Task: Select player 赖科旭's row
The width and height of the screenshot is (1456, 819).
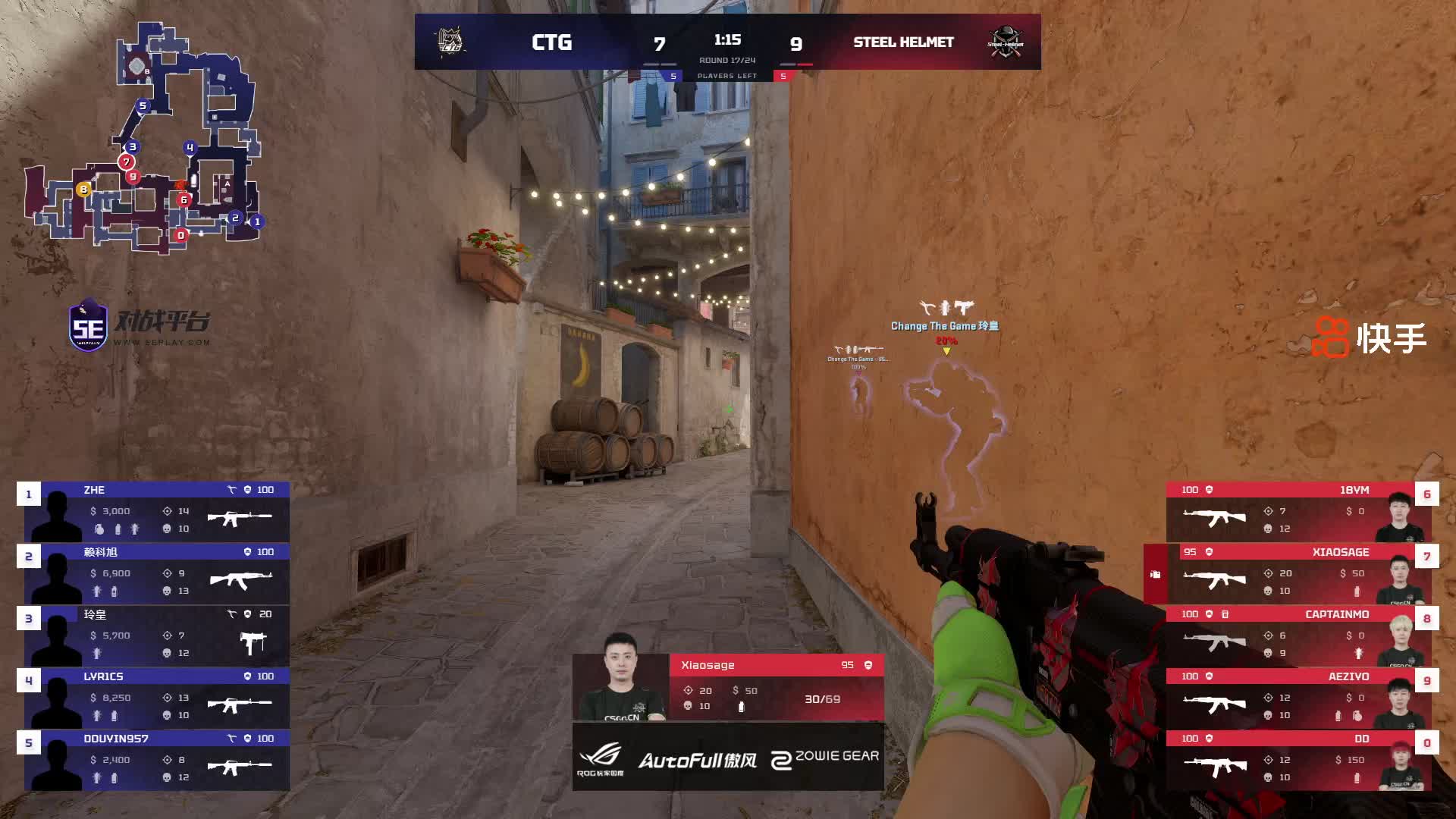Action: click(x=157, y=573)
